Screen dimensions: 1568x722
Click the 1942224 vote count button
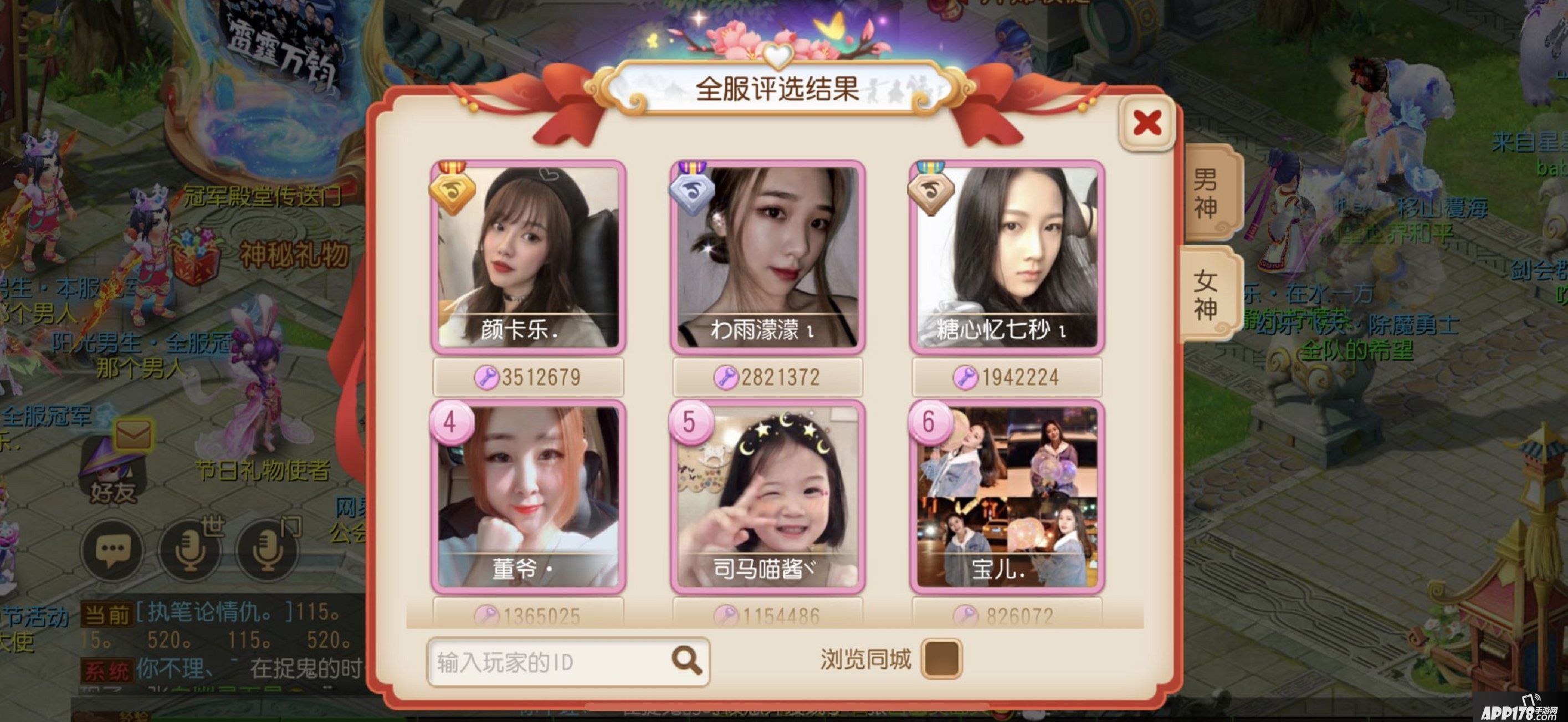pyautogui.click(x=1007, y=377)
